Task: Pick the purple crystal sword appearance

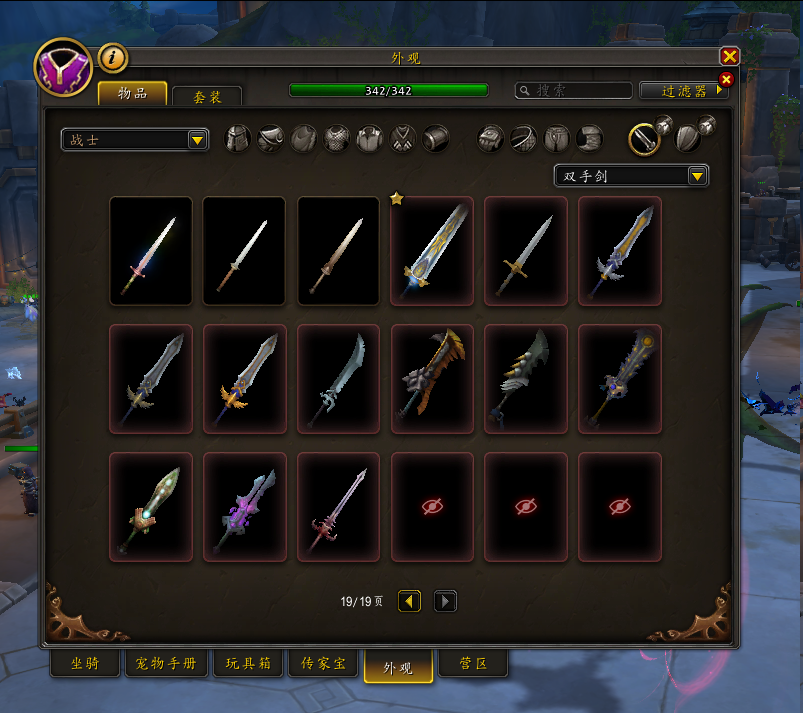Action: 244,507
